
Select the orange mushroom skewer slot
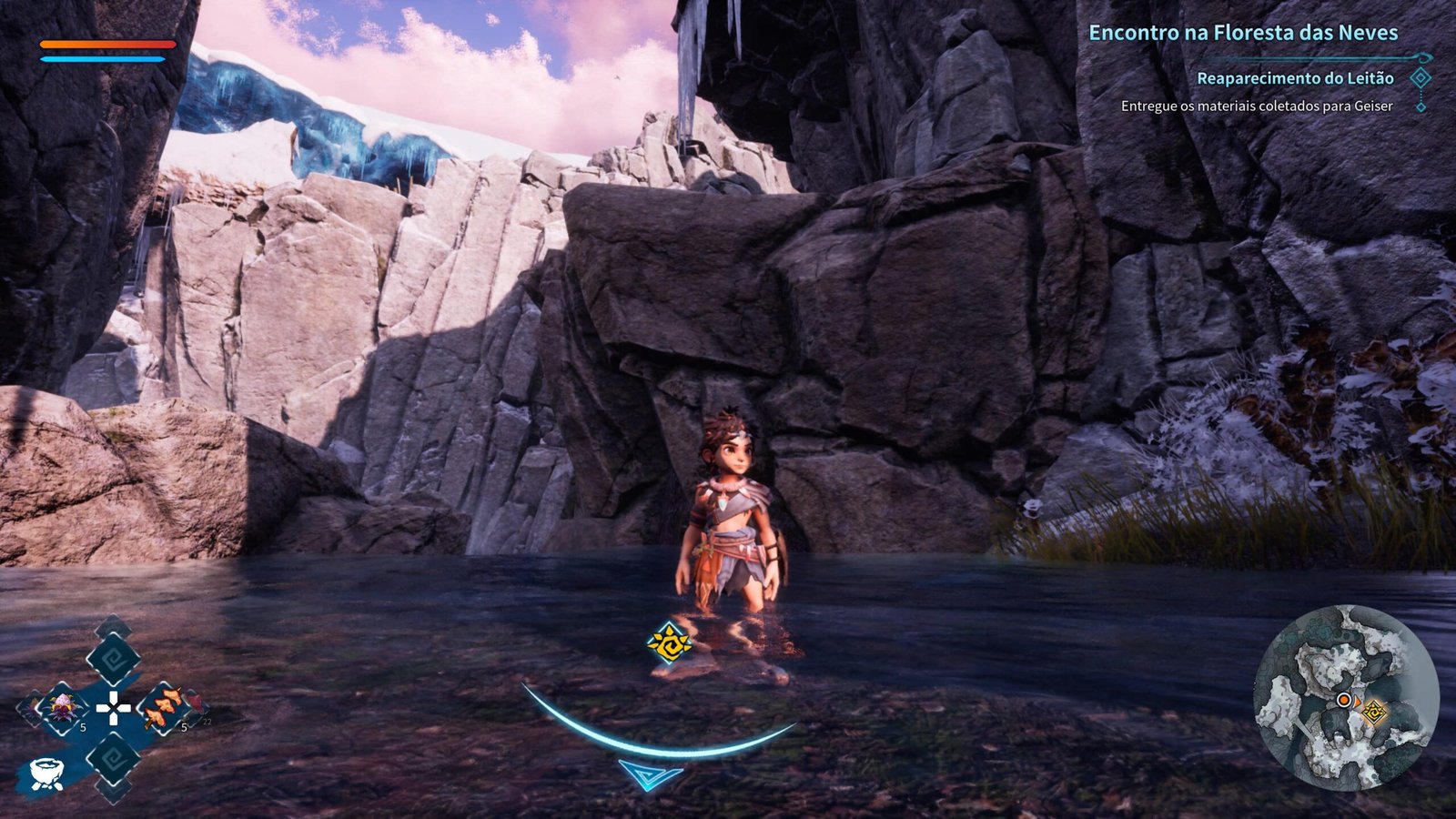point(162,707)
